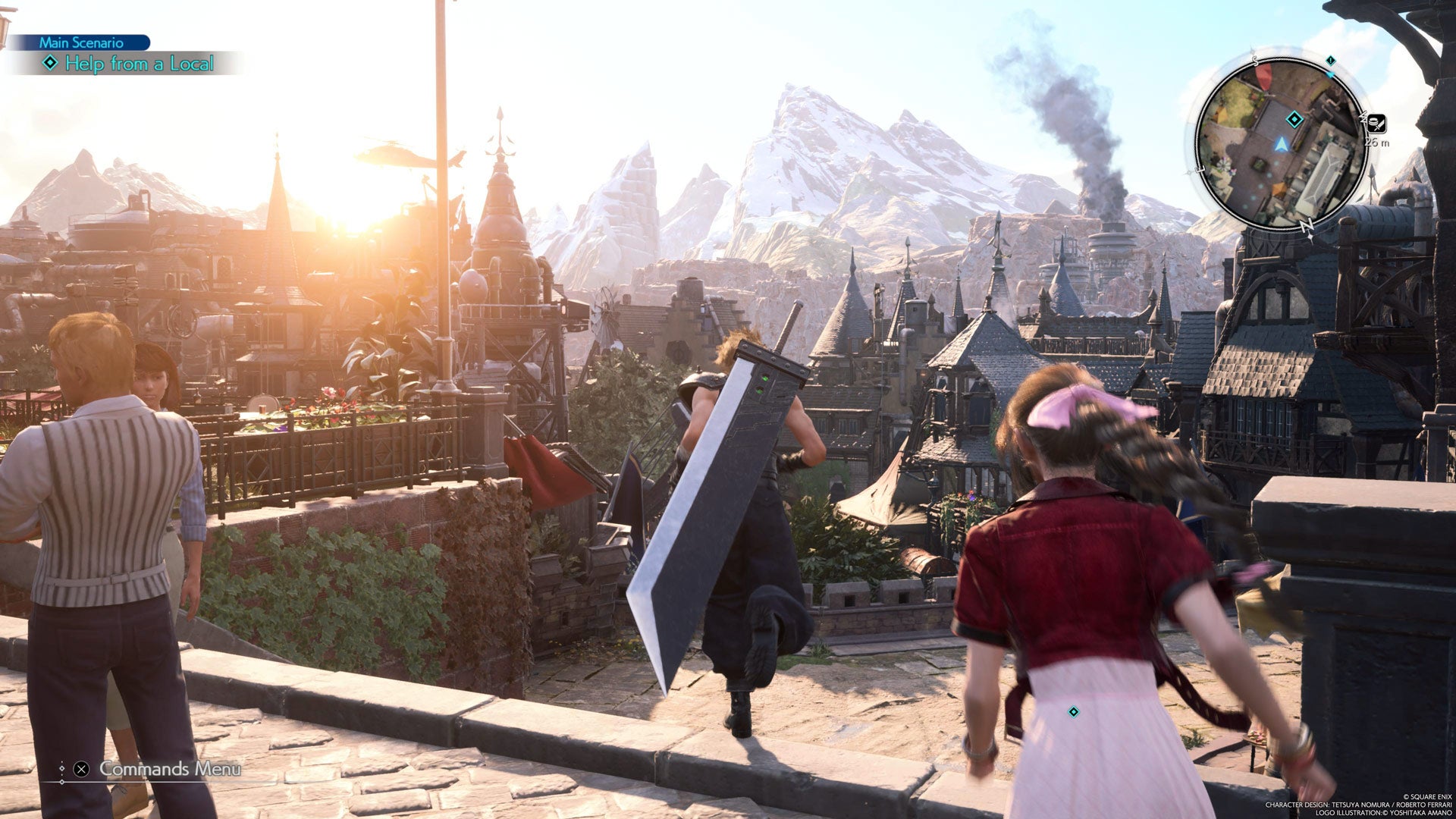Click the cyan quest marker diamond on the minimap
The image size is (1456, 819).
(x=1294, y=119)
